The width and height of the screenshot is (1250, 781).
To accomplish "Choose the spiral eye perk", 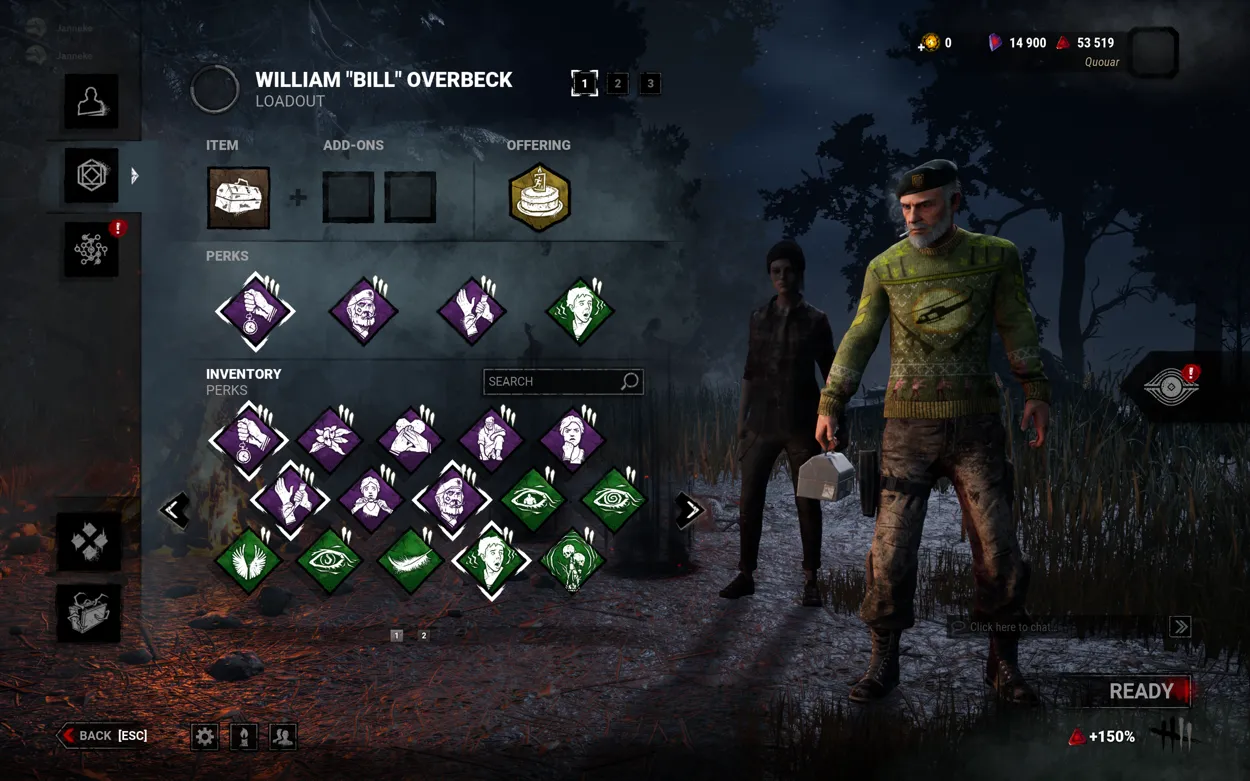I will pyautogui.click(x=613, y=499).
